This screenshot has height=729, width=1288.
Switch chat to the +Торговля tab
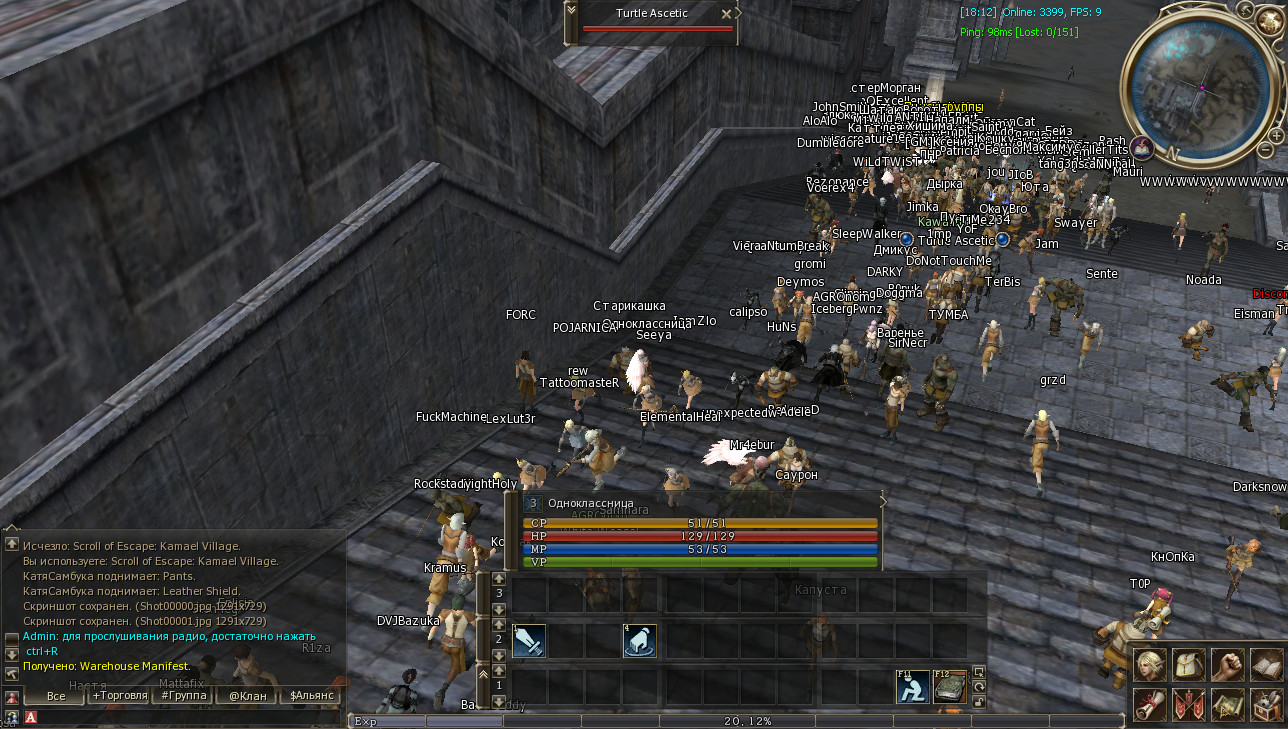click(x=119, y=695)
